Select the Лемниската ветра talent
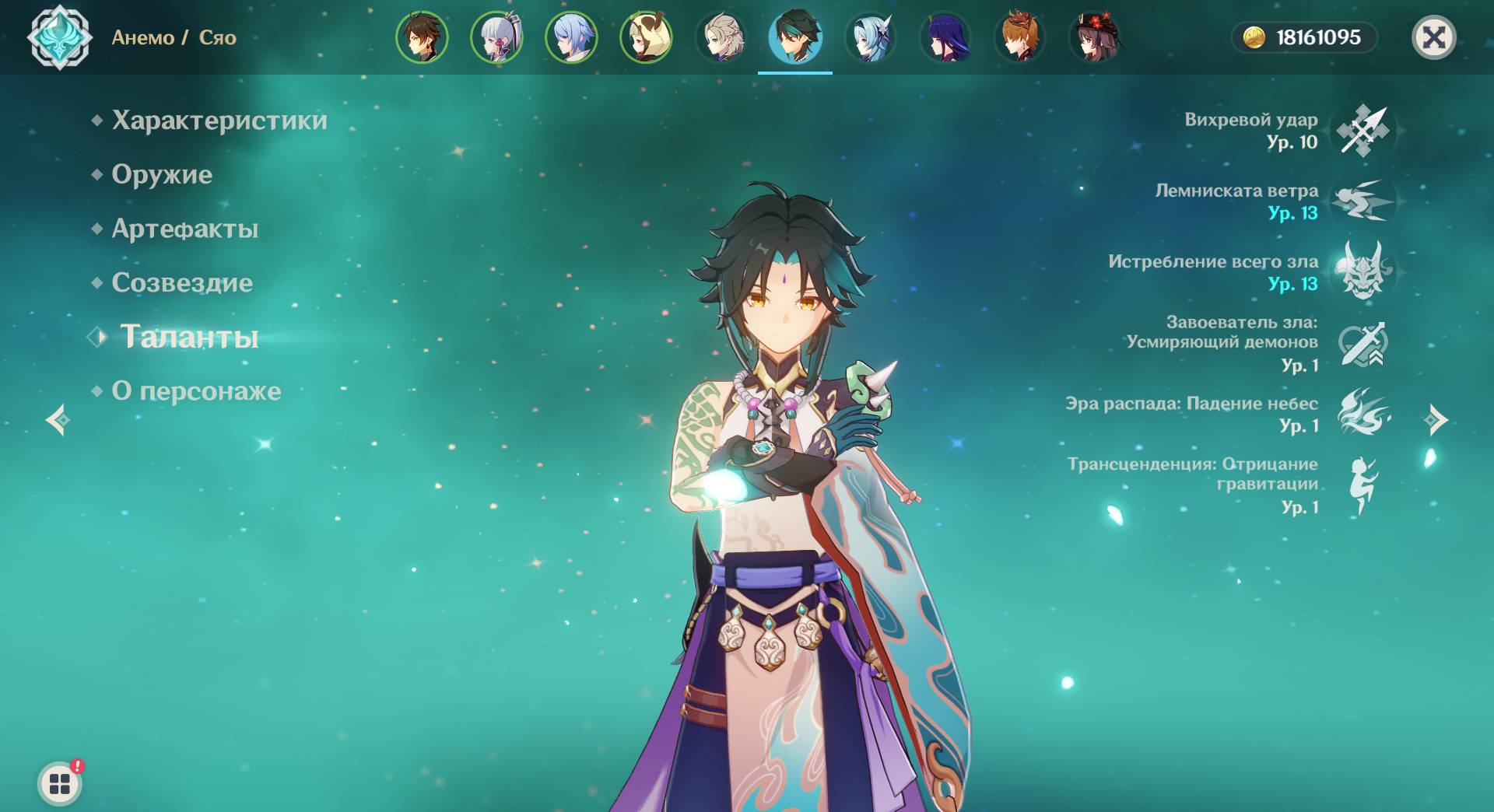1494x812 pixels. tap(1362, 201)
